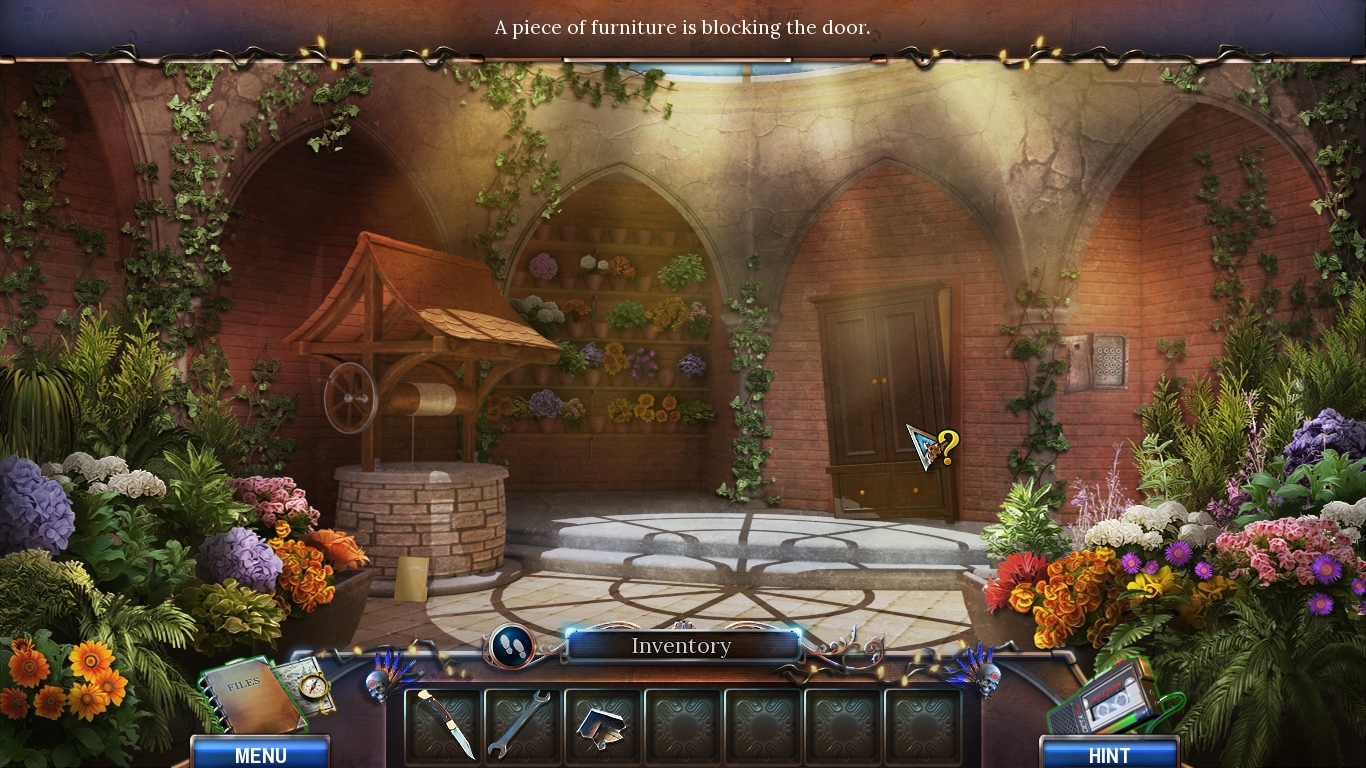Use the Hint button
Viewport: 1366px width, 768px height.
click(x=1109, y=755)
